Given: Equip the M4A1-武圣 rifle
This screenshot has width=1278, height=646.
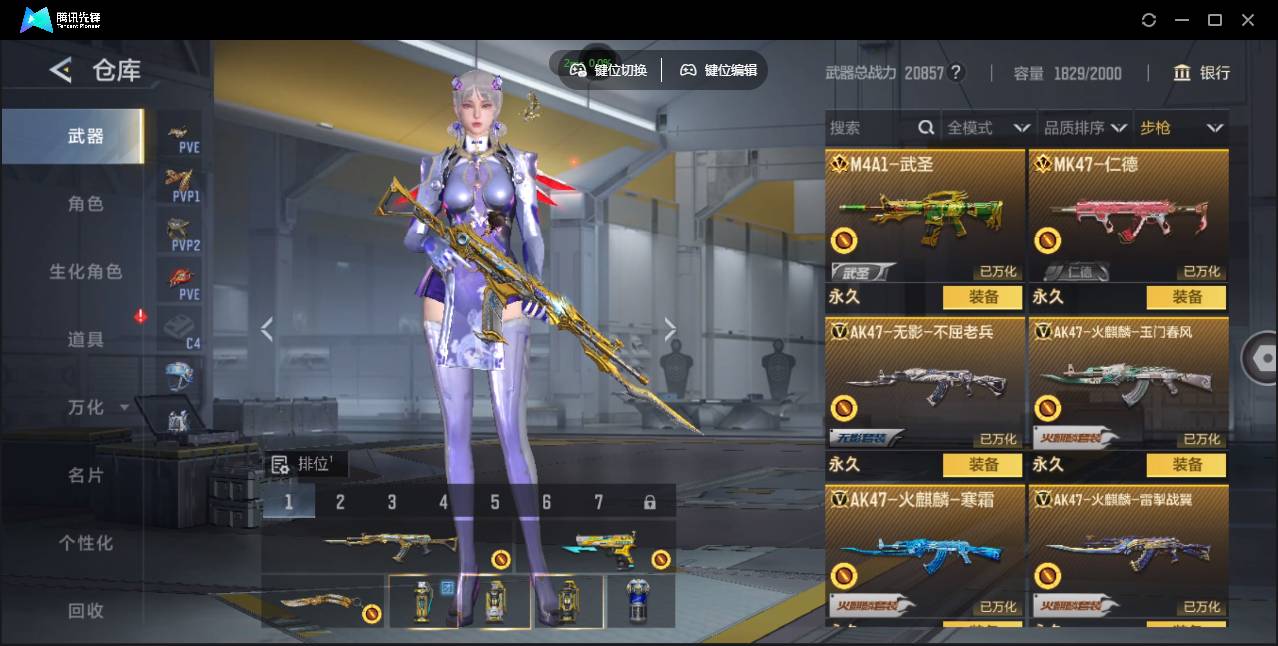Looking at the screenshot, I should pos(983,297).
